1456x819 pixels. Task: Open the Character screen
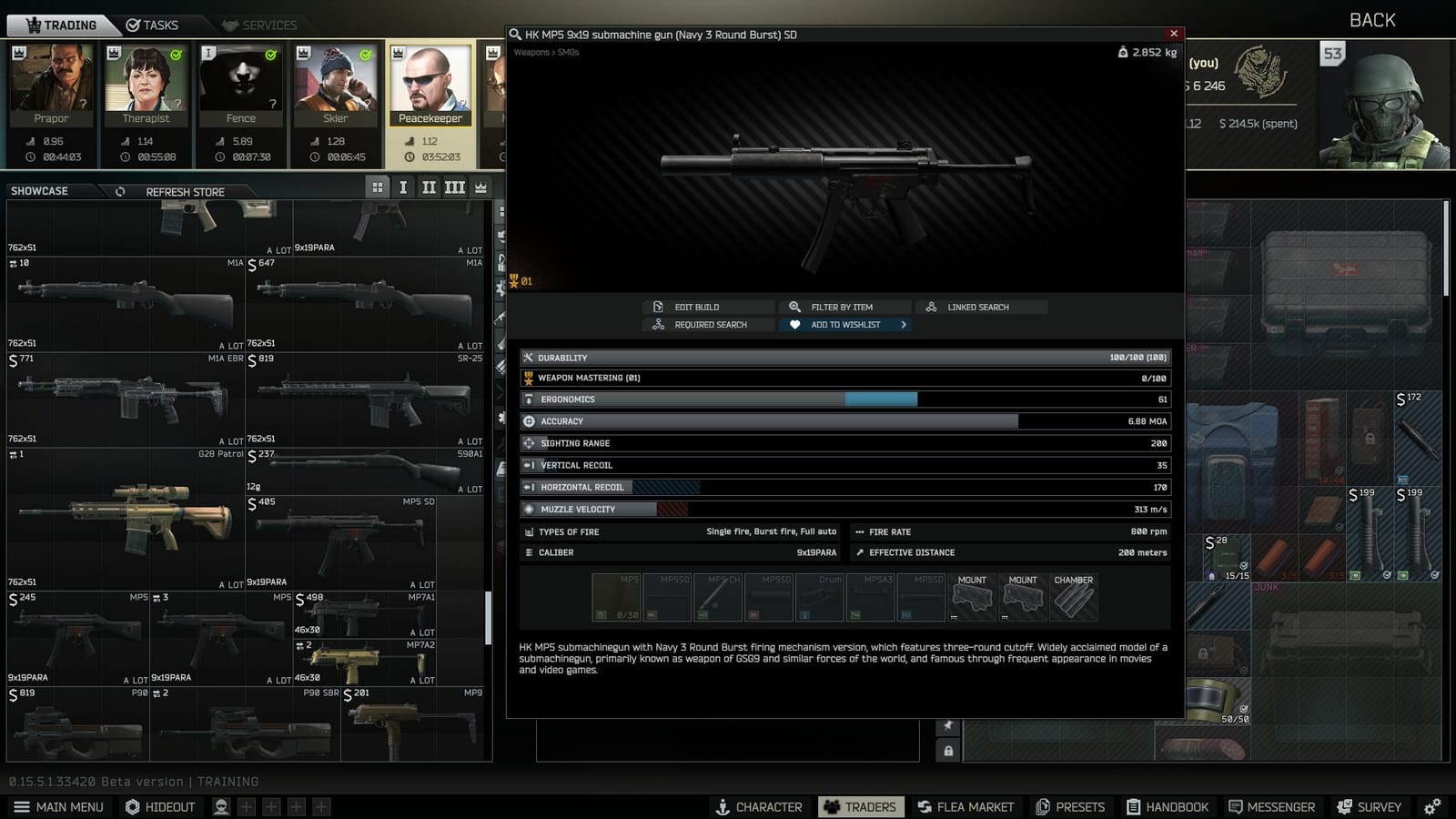coord(758,806)
